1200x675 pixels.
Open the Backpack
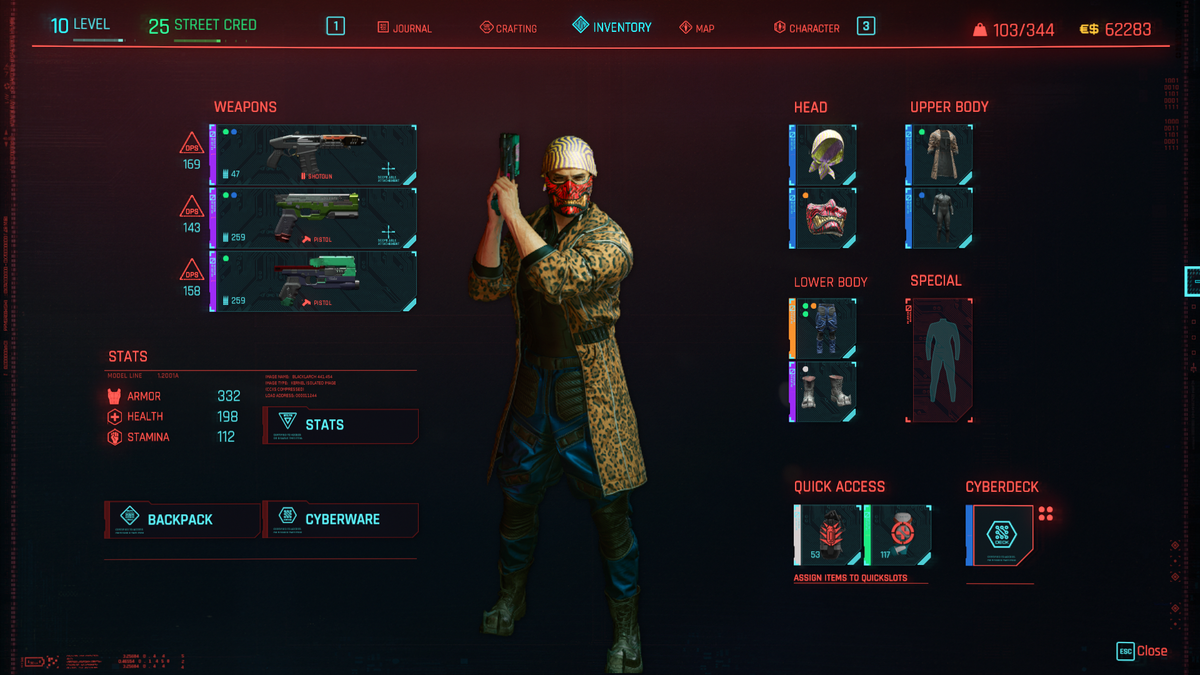[182, 519]
